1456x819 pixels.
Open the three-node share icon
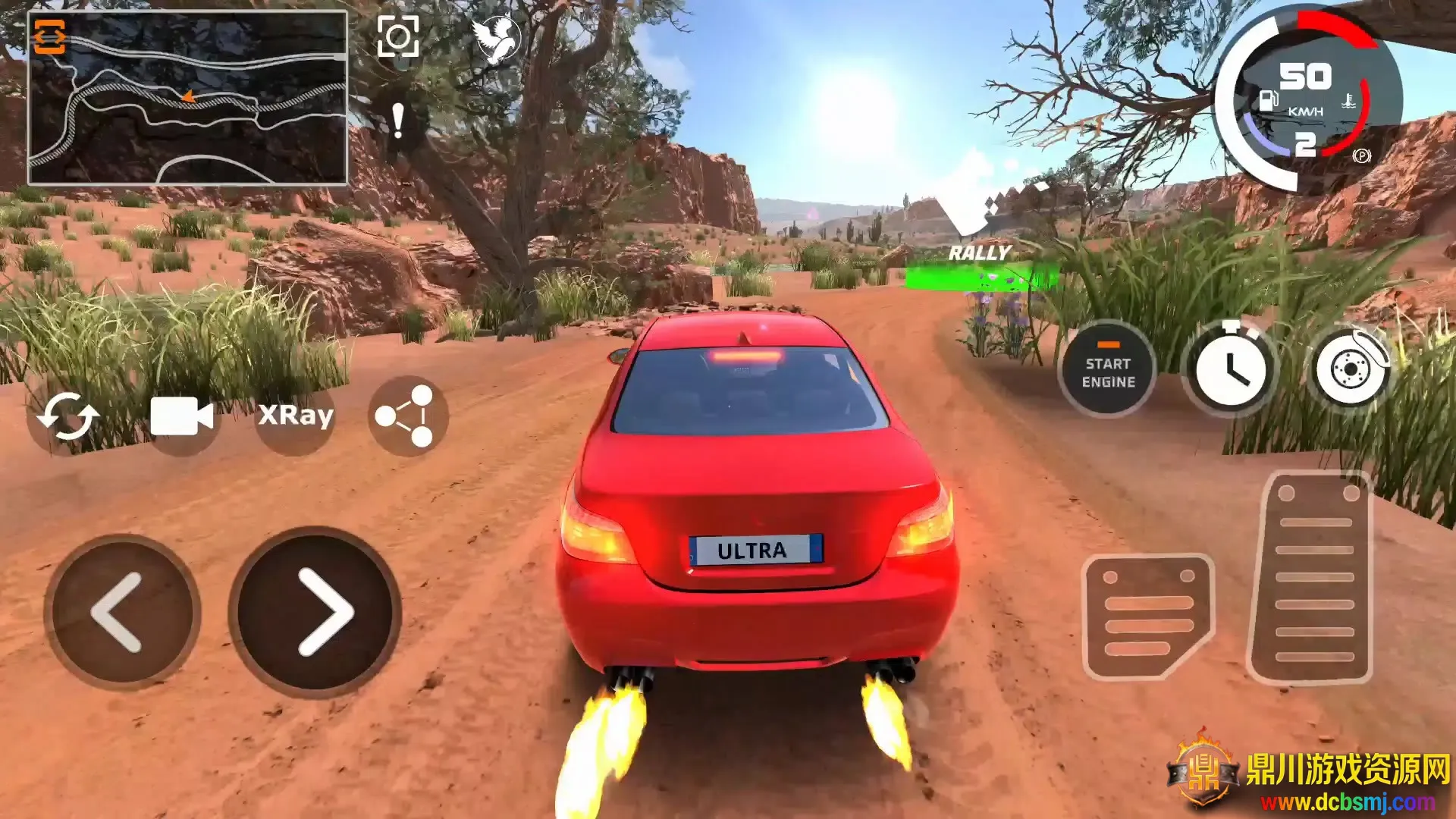tap(407, 416)
